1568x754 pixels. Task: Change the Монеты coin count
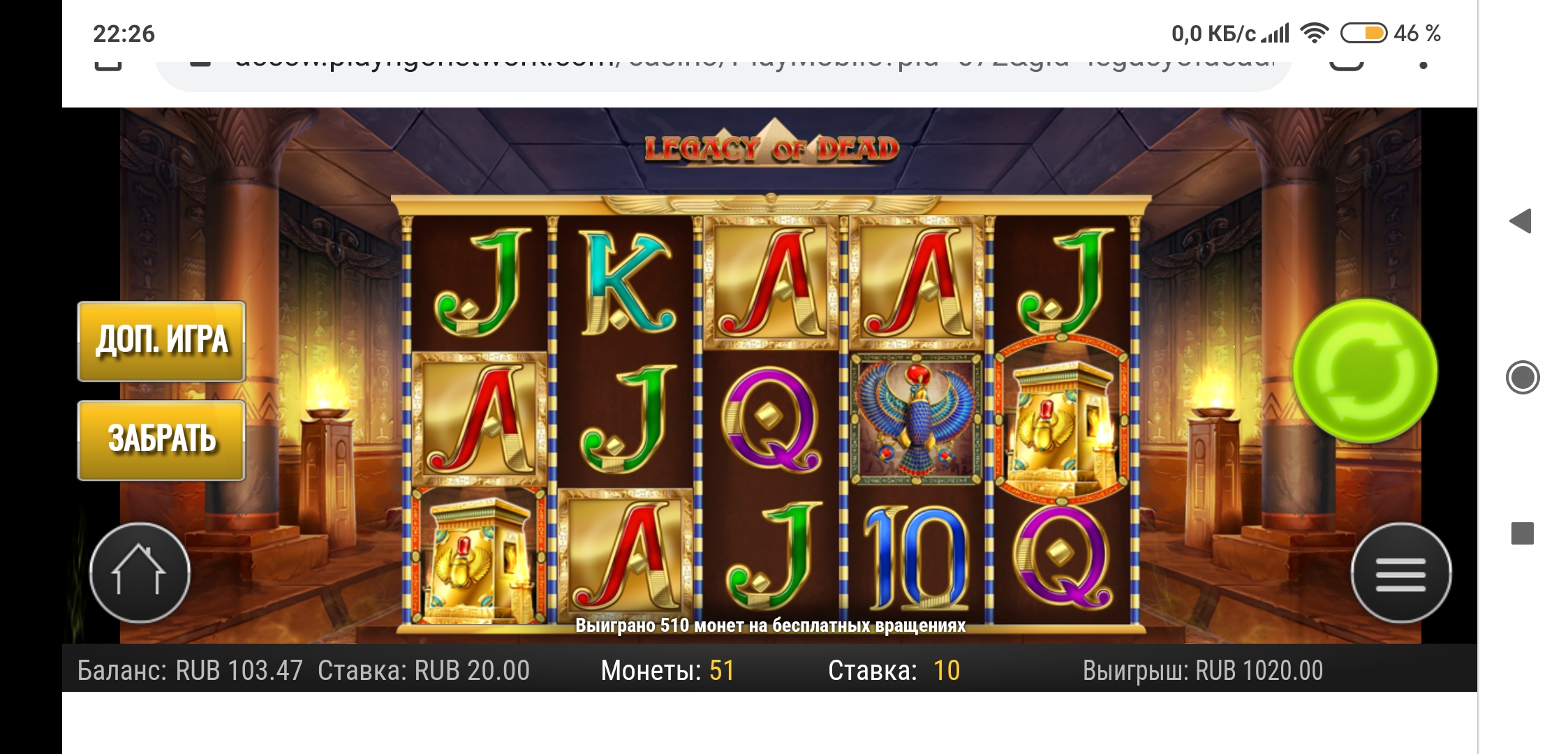722,671
